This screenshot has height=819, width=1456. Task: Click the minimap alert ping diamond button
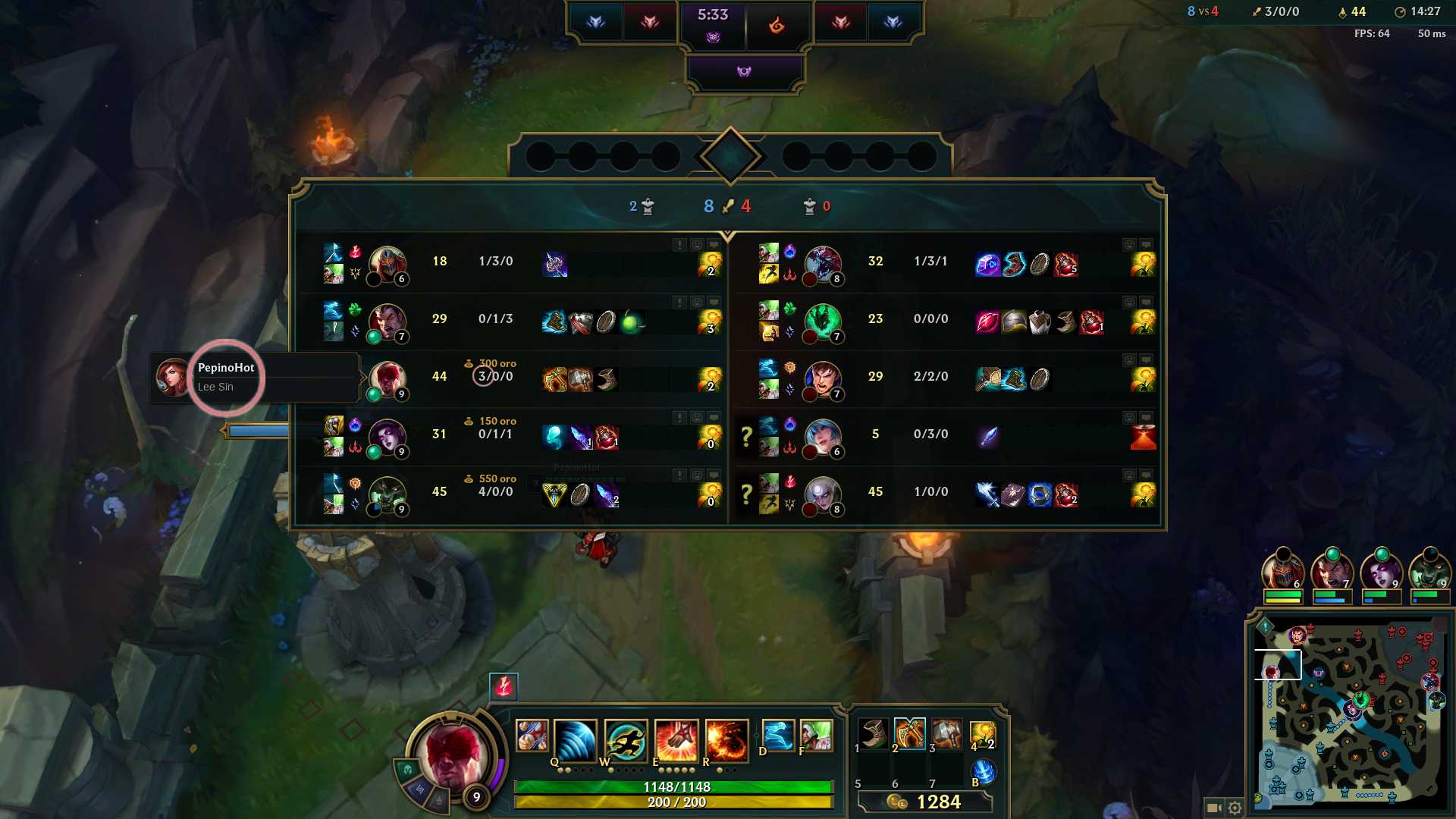pos(1265,626)
